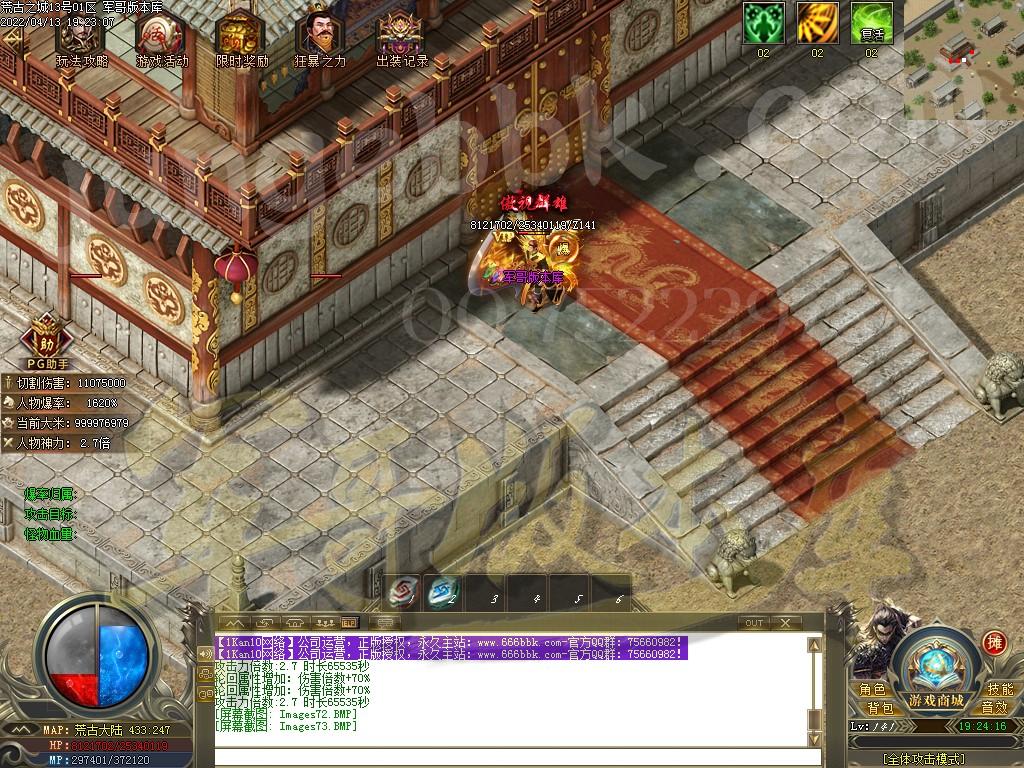
Task: Open the 狂暴之力 berserk power icon
Action: pyautogui.click(x=320, y=36)
